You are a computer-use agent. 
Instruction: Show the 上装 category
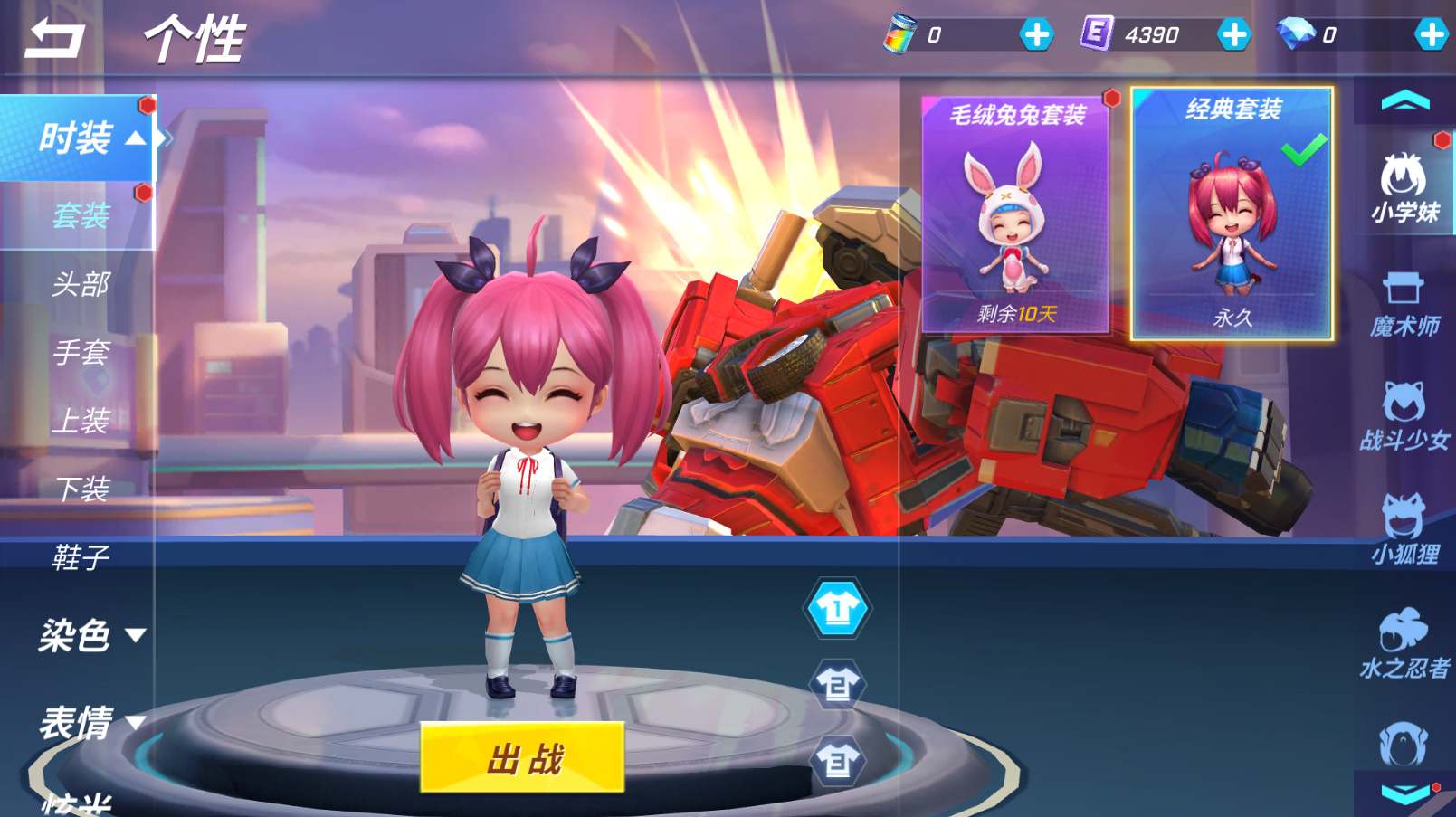point(81,421)
